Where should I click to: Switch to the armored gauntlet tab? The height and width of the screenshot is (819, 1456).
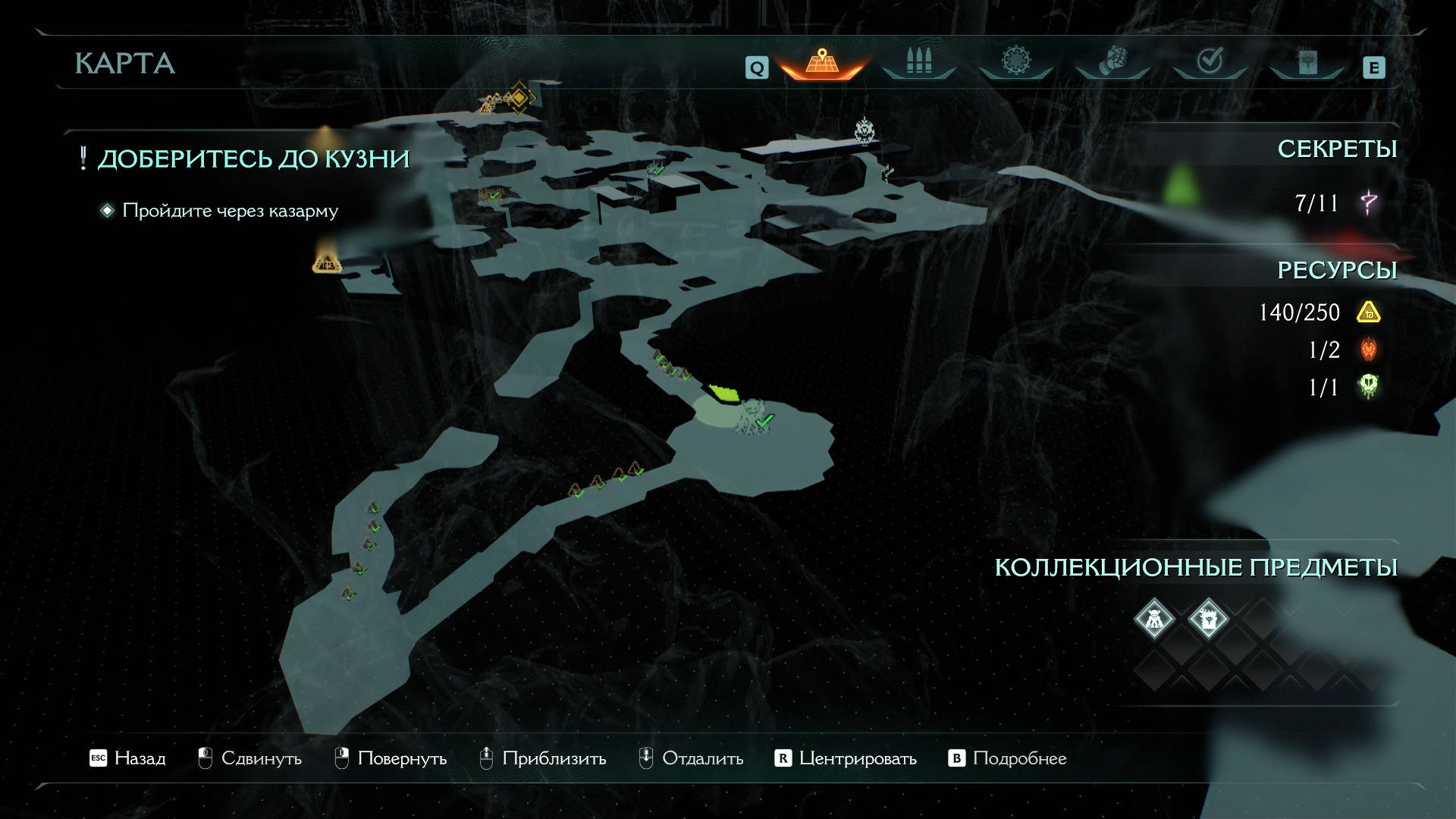1112,61
